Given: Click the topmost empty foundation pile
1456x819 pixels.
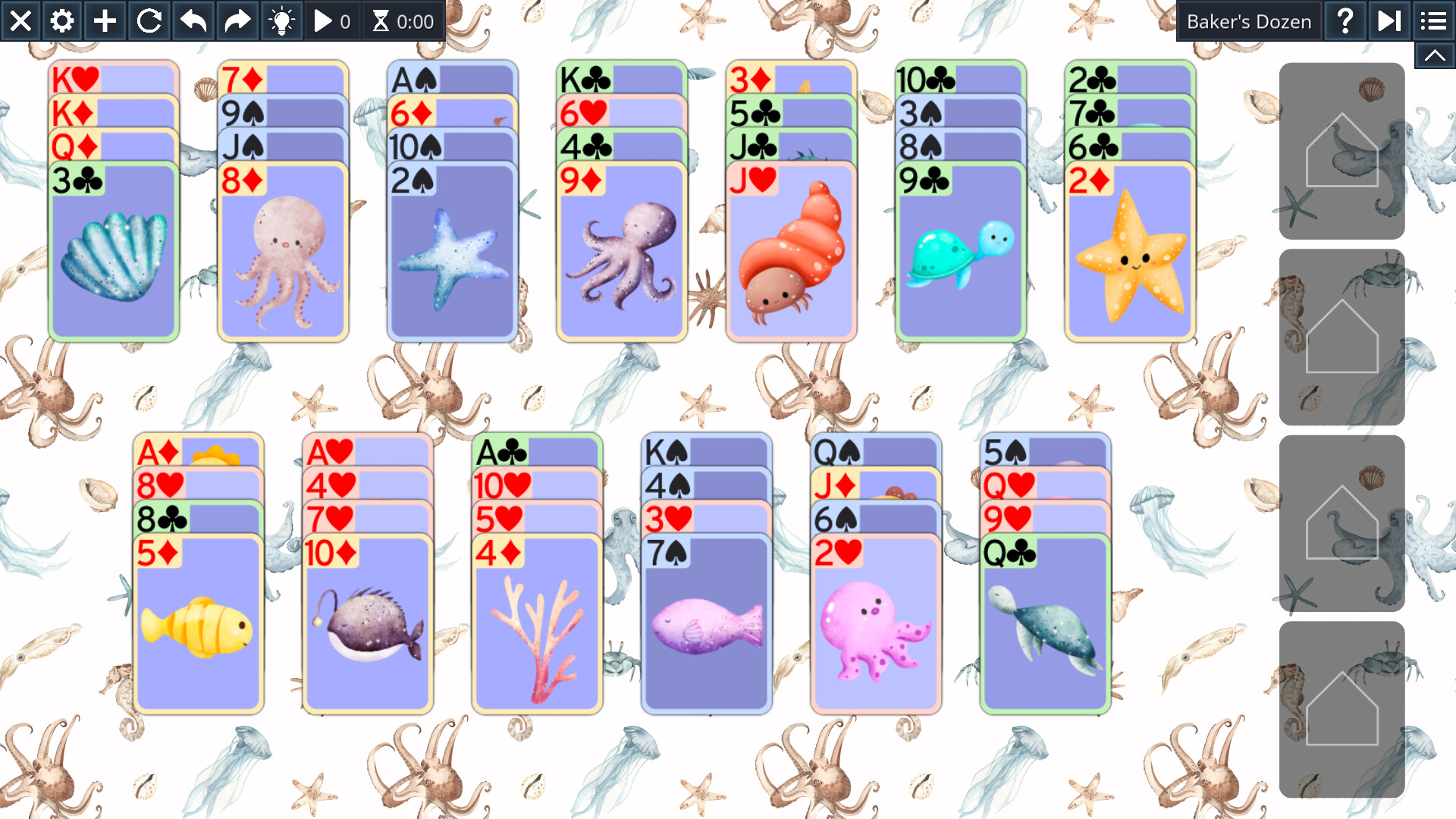Looking at the screenshot, I should coord(1342,152).
